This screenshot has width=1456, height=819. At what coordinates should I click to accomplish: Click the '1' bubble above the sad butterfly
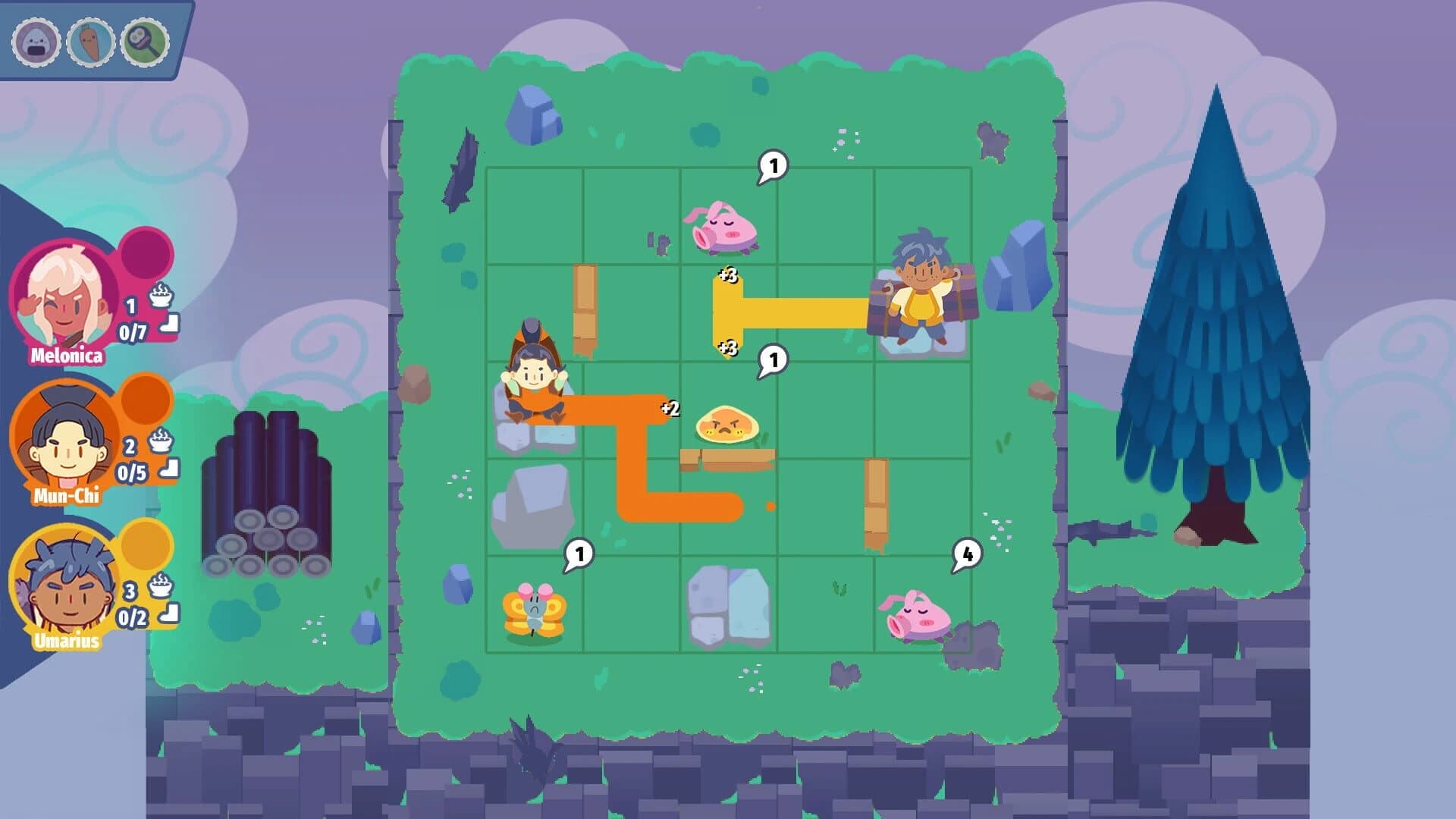(x=578, y=554)
